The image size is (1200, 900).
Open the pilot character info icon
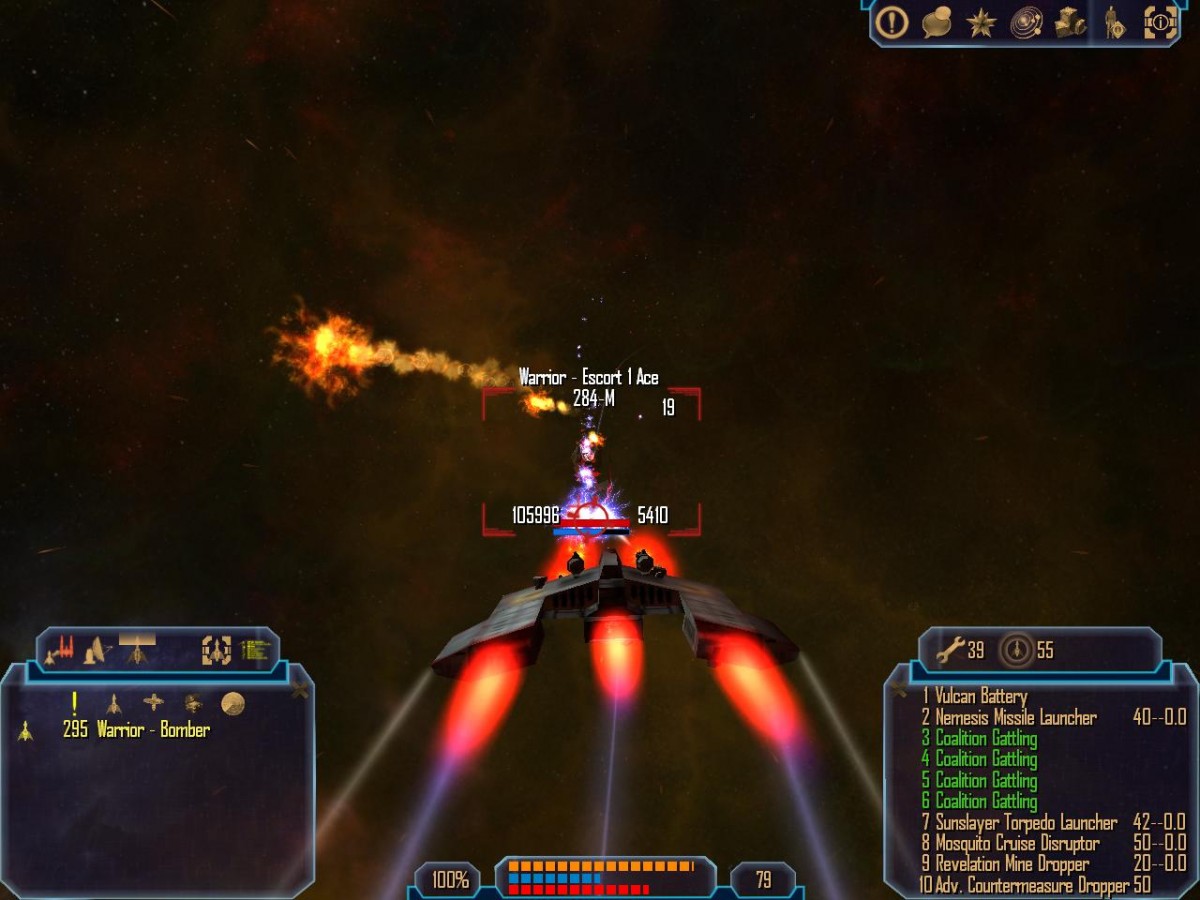(x=1114, y=21)
